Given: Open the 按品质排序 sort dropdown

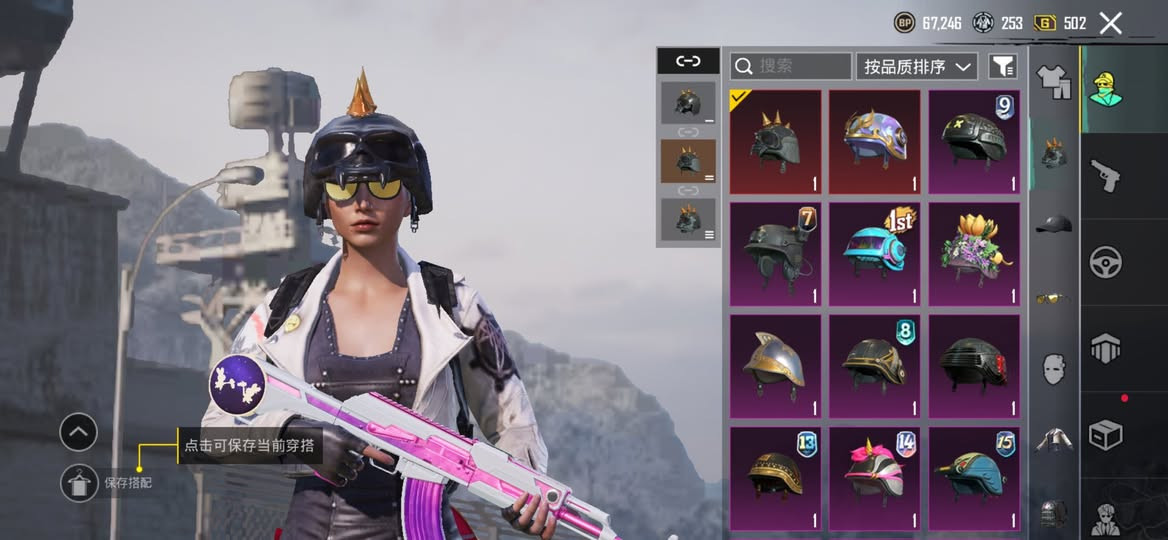Looking at the screenshot, I should 917,66.
